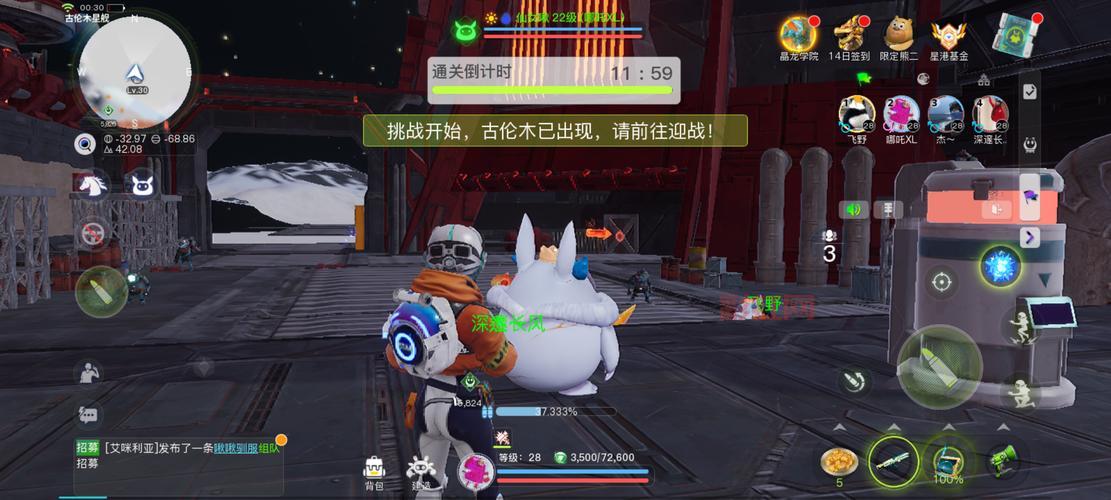The image size is (1111, 500).
Task: Open the 限定熊二 event icon
Action: [x=899, y=33]
